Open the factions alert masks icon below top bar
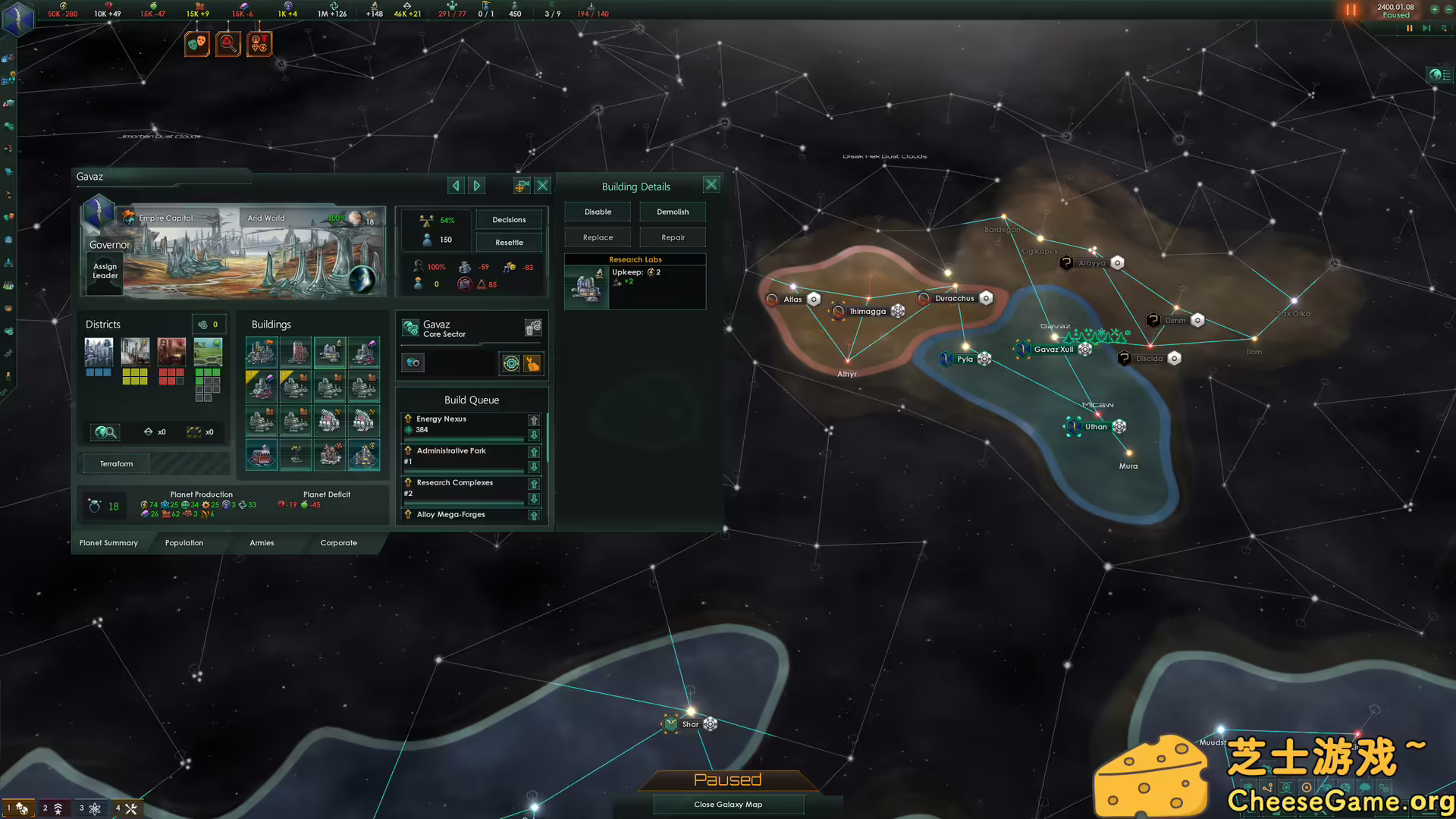1456x819 pixels. 196,43
